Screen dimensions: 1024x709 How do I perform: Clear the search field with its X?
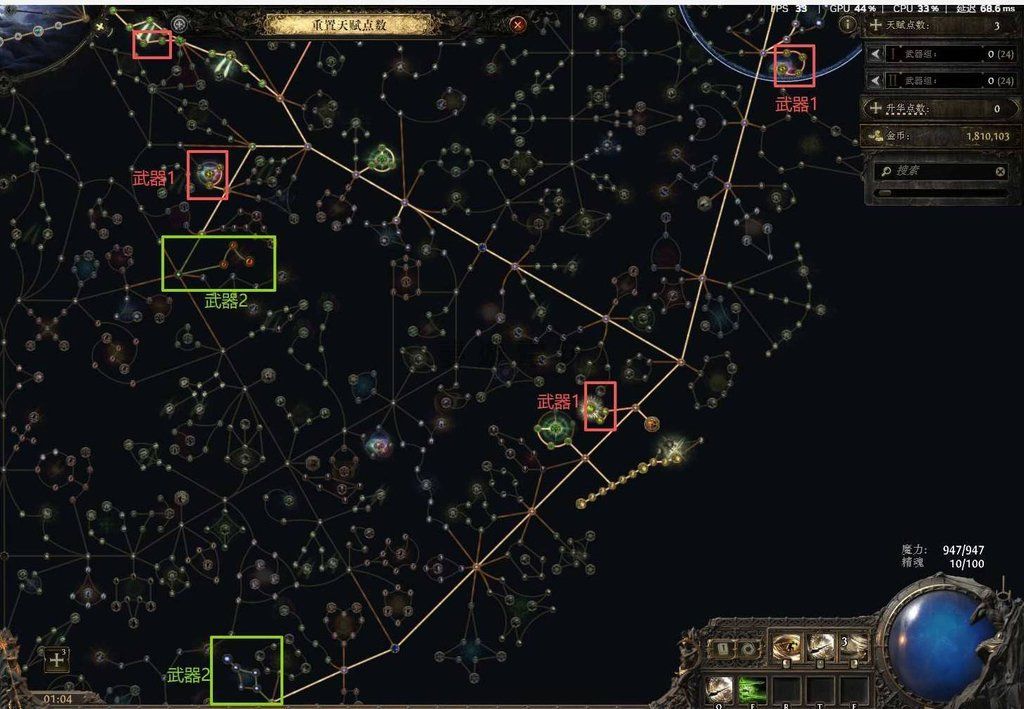click(1000, 172)
